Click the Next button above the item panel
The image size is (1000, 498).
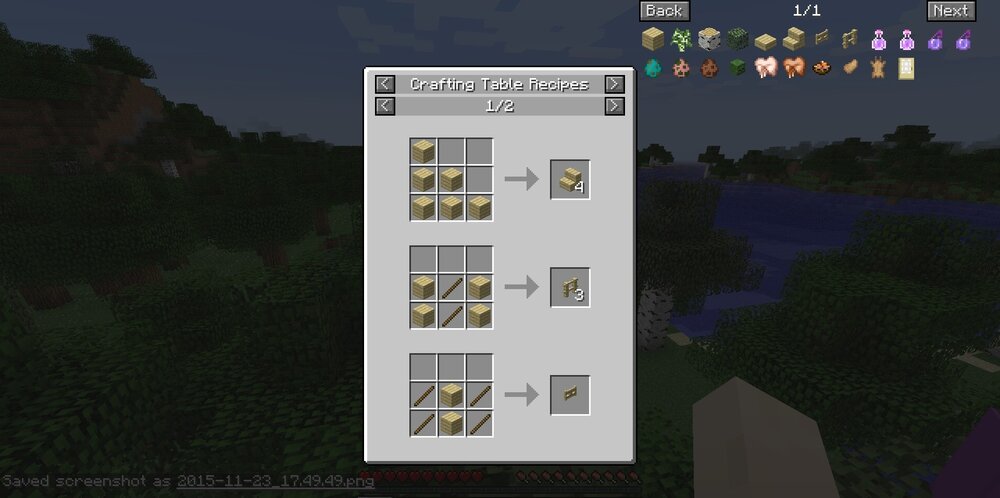click(950, 11)
